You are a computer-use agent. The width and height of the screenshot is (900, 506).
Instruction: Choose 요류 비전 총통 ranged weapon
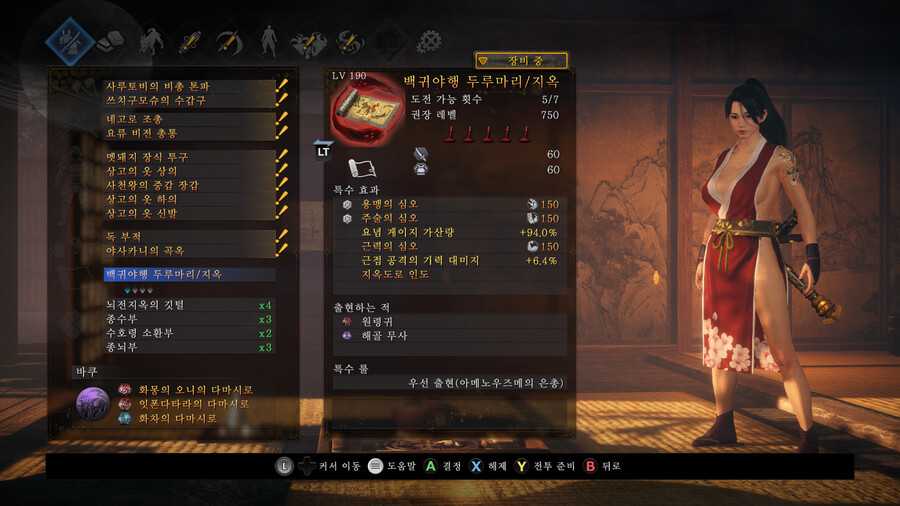(190, 132)
